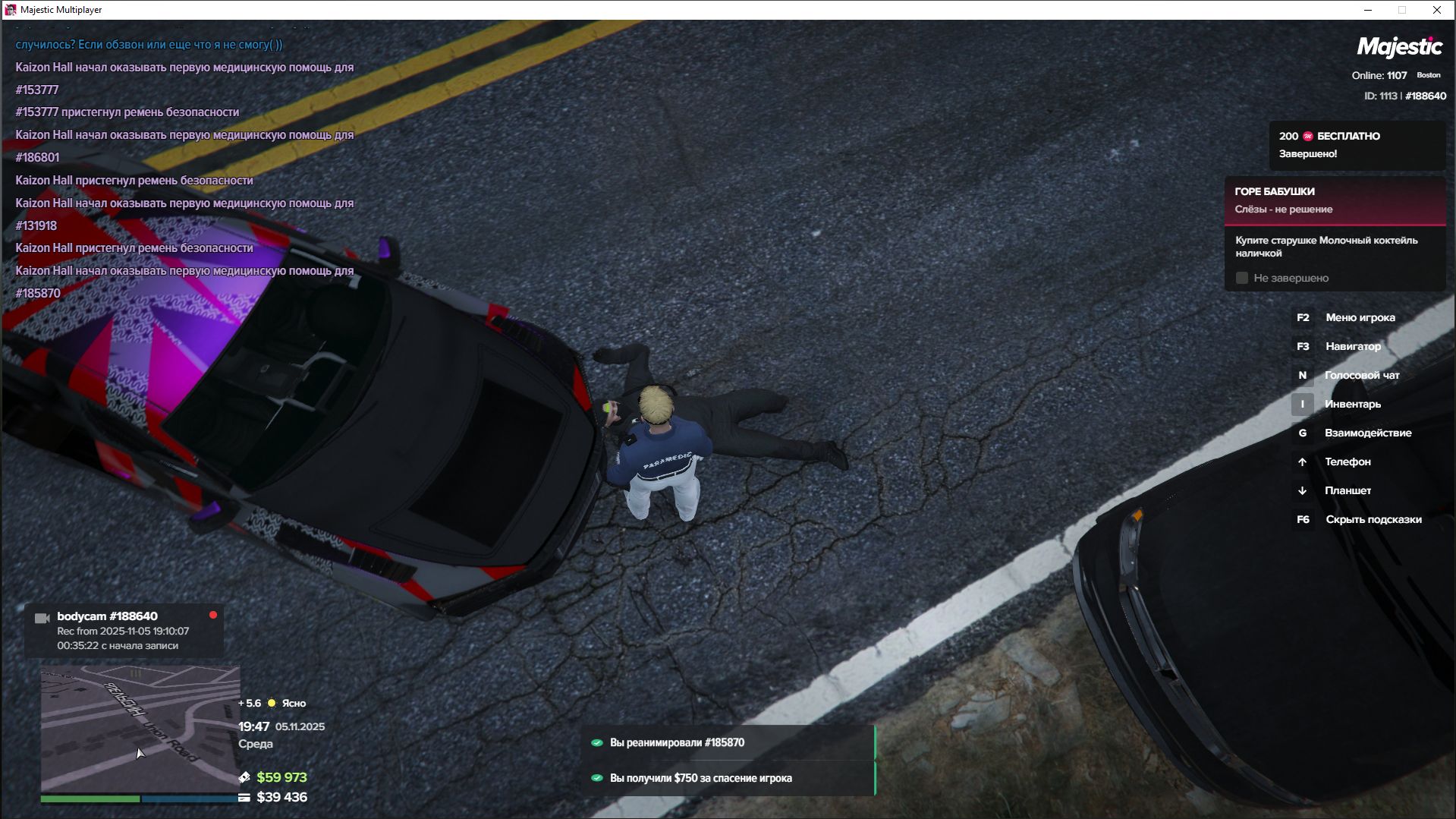
Task: Click the Majestic logo
Action: click(x=1399, y=47)
